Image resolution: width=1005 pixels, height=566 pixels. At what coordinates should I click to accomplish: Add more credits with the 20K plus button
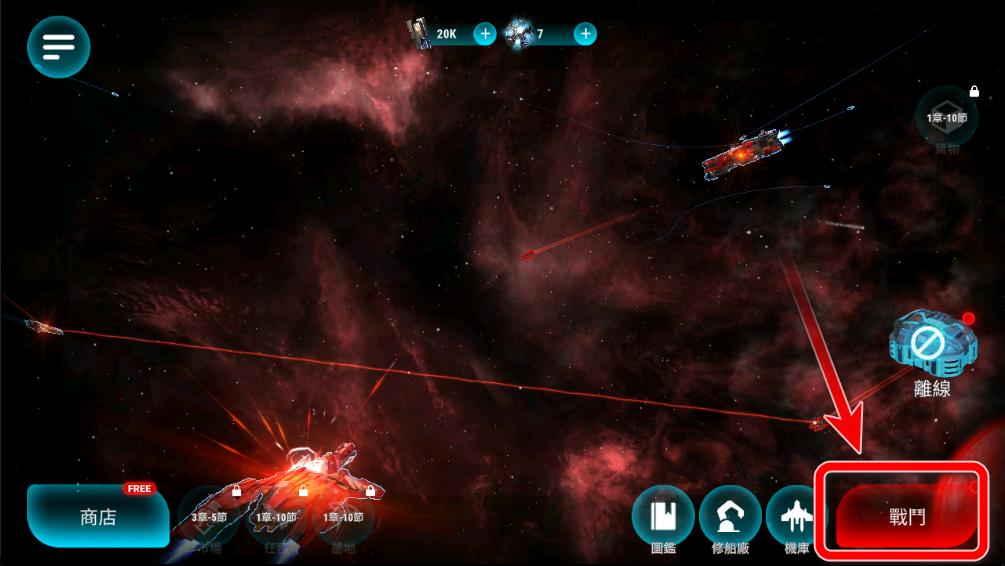[484, 34]
